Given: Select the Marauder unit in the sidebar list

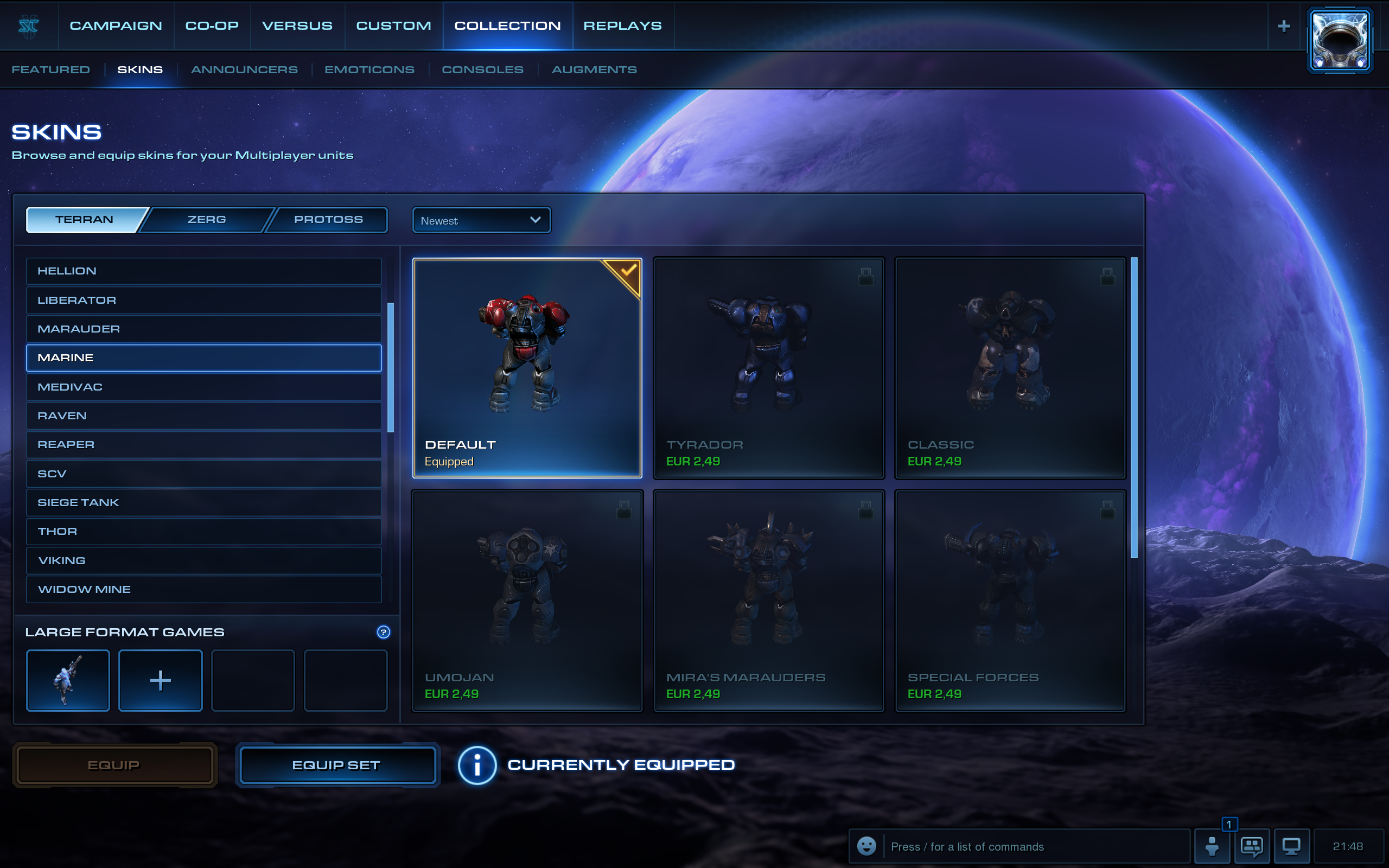Looking at the screenshot, I should [x=203, y=328].
